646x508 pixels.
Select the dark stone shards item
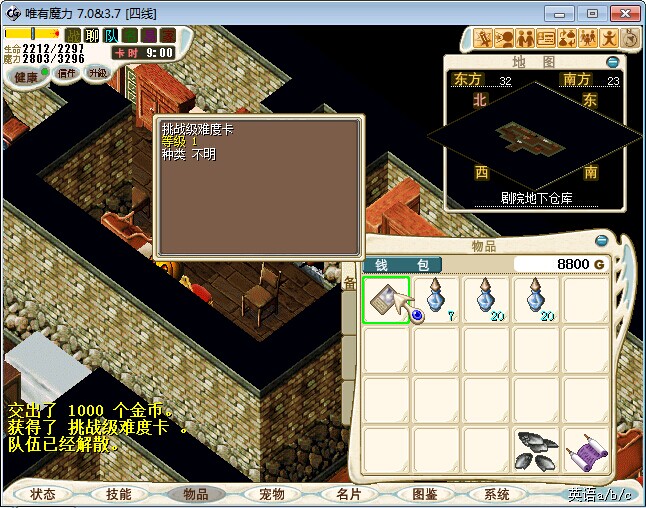coord(537,451)
